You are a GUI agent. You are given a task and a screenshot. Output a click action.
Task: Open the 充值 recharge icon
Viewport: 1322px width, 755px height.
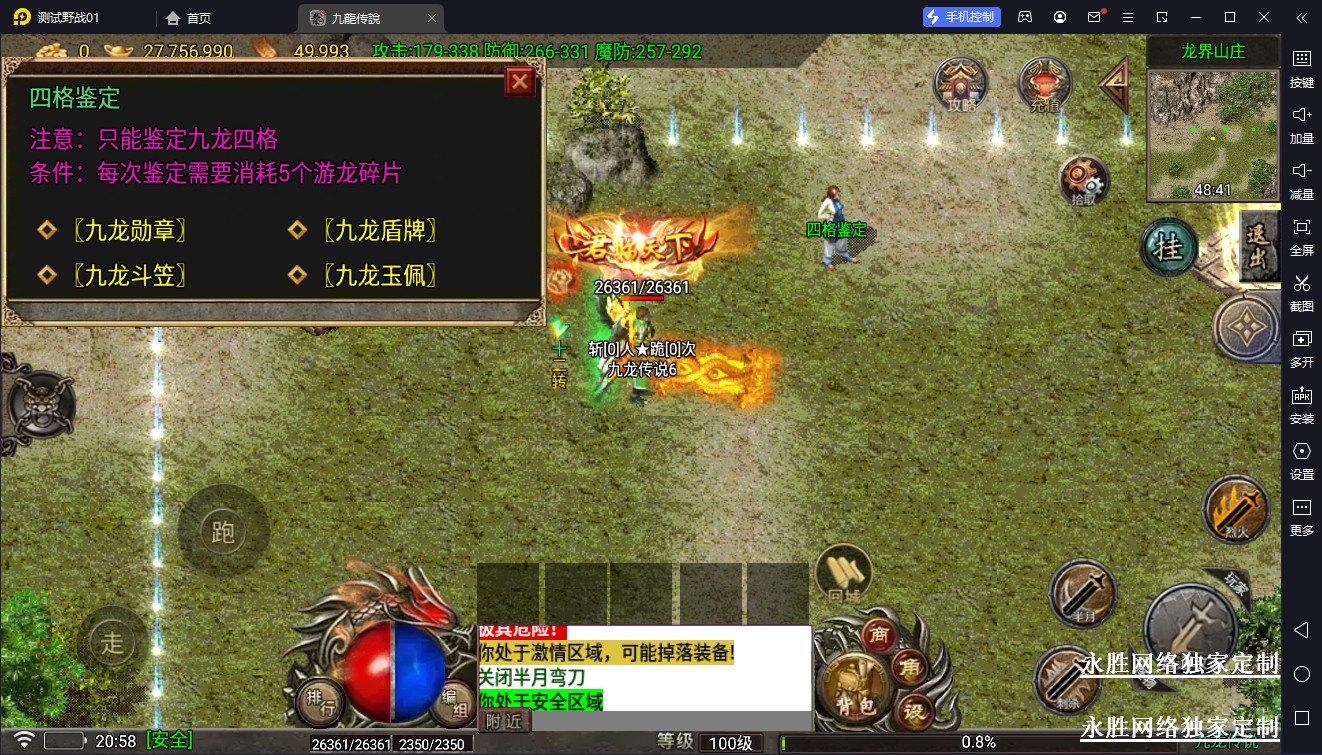coord(1044,84)
